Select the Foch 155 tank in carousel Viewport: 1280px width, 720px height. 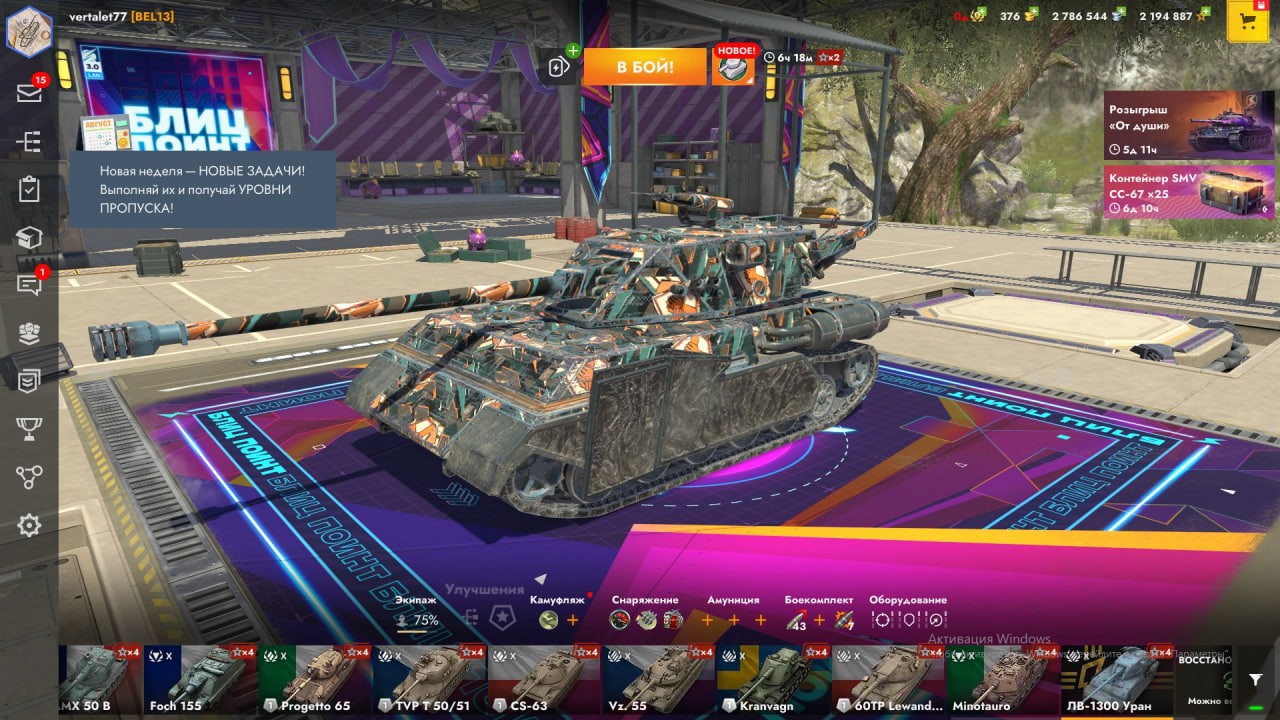click(x=200, y=681)
